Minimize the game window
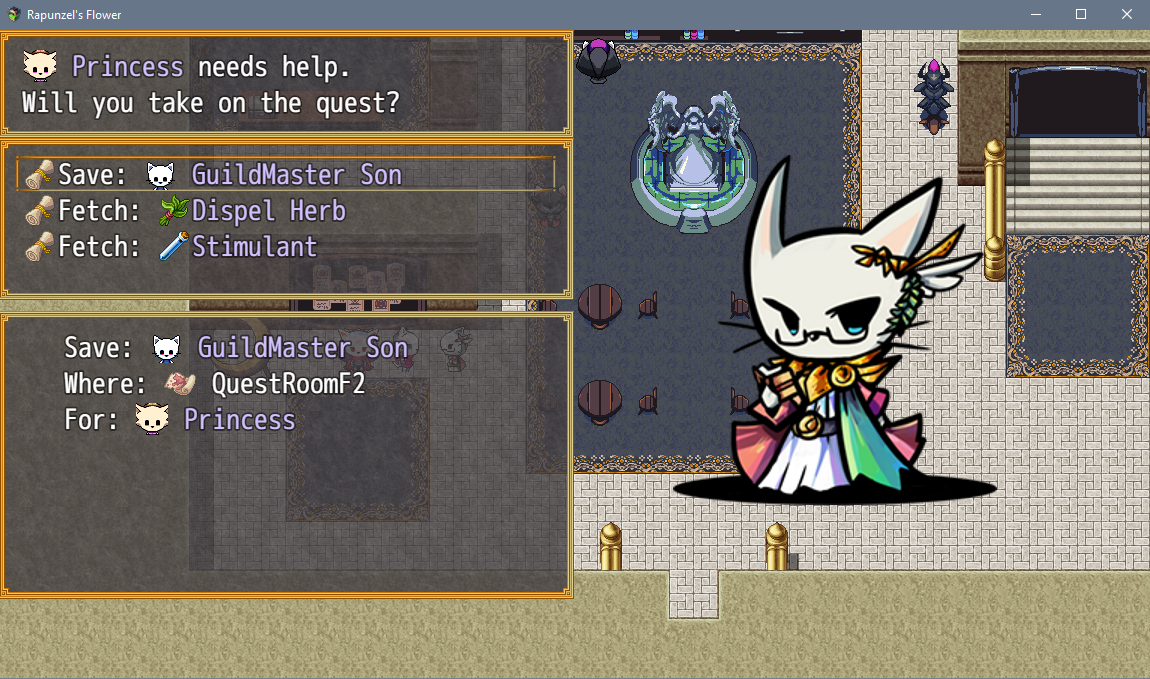 (1034, 15)
